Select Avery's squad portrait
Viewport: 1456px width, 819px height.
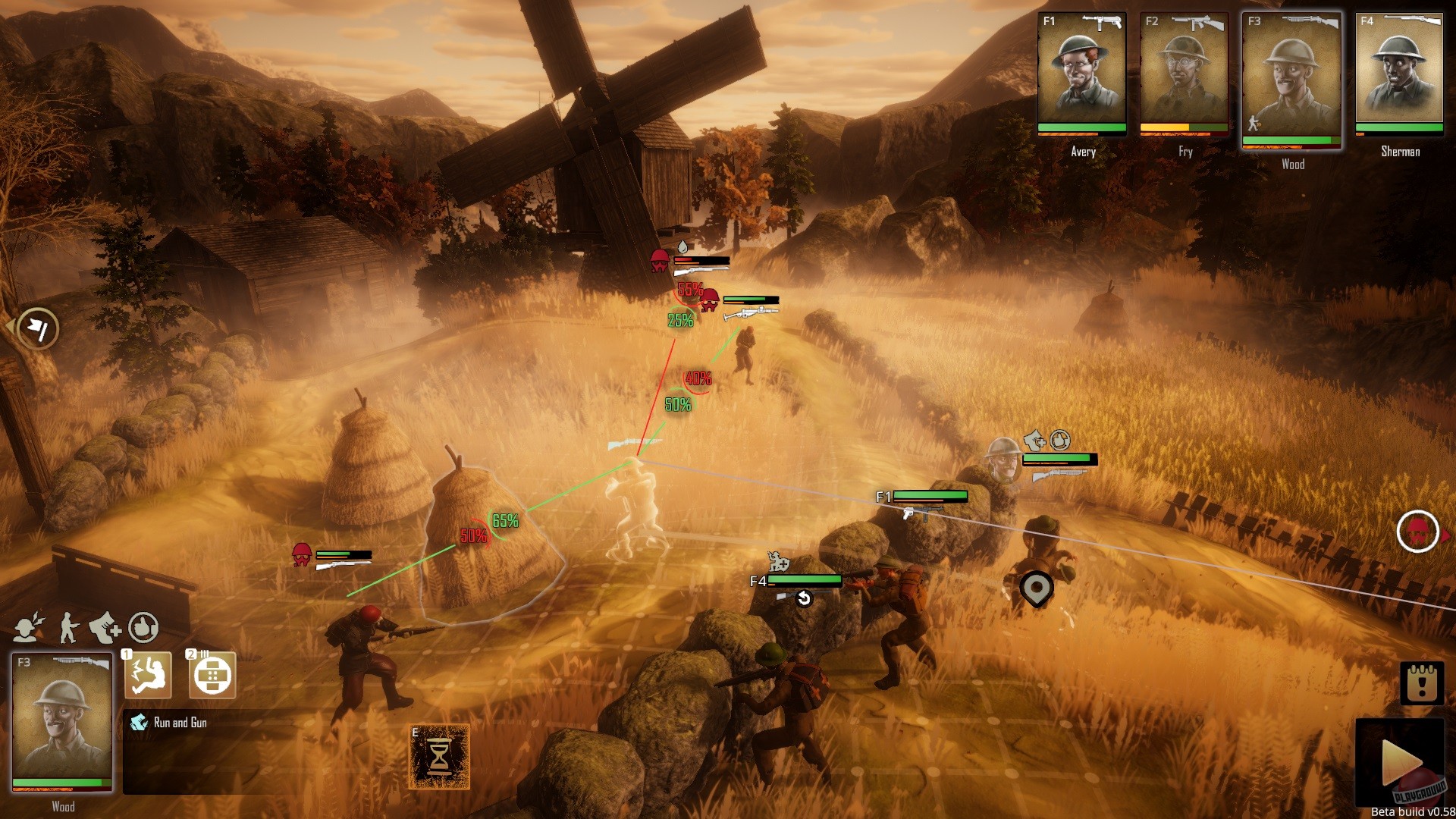1081,72
